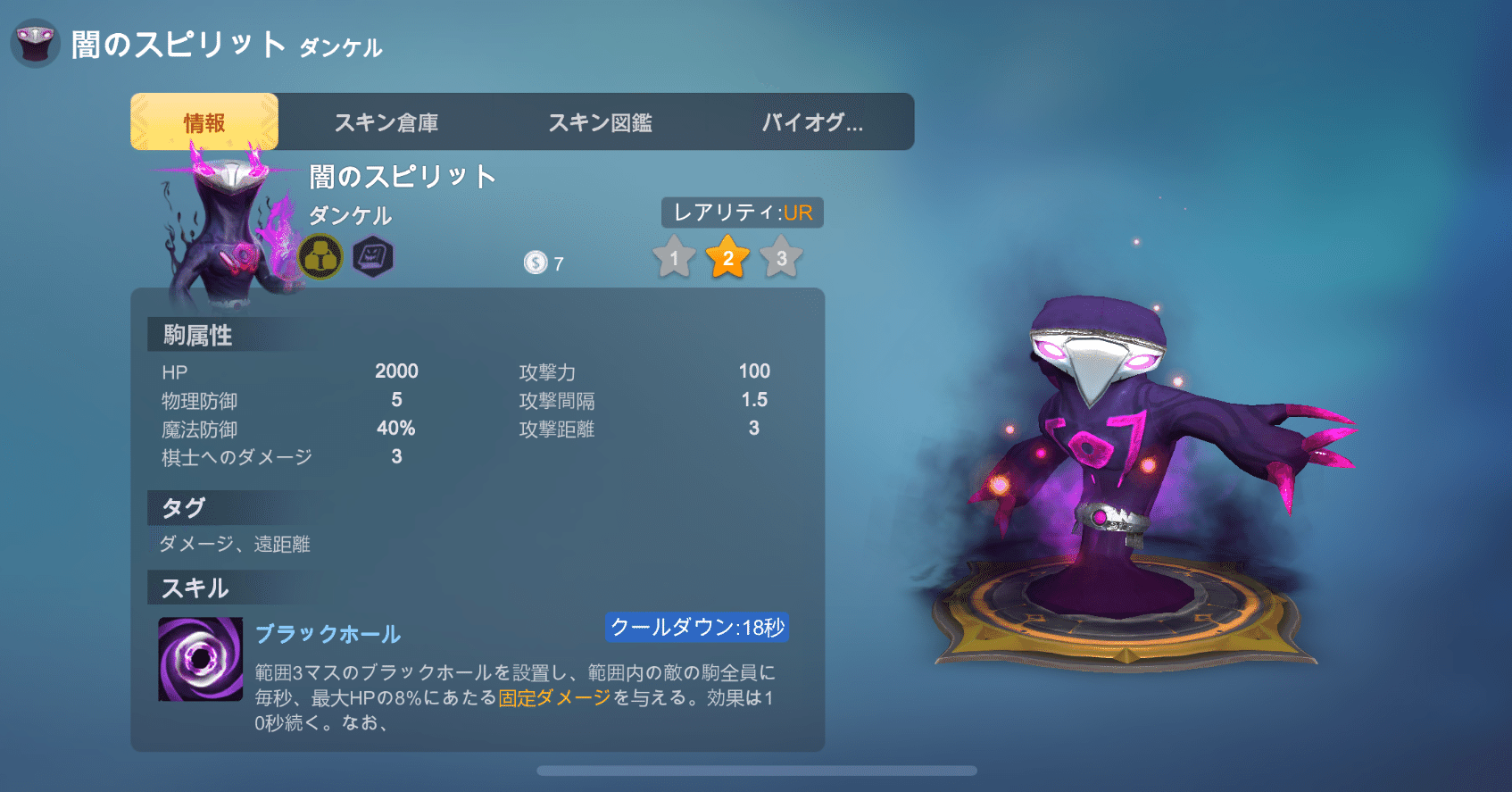The image size is (1512, 792).
Task: Click the レアリティ:UR rarity badge
Action: 741,213
